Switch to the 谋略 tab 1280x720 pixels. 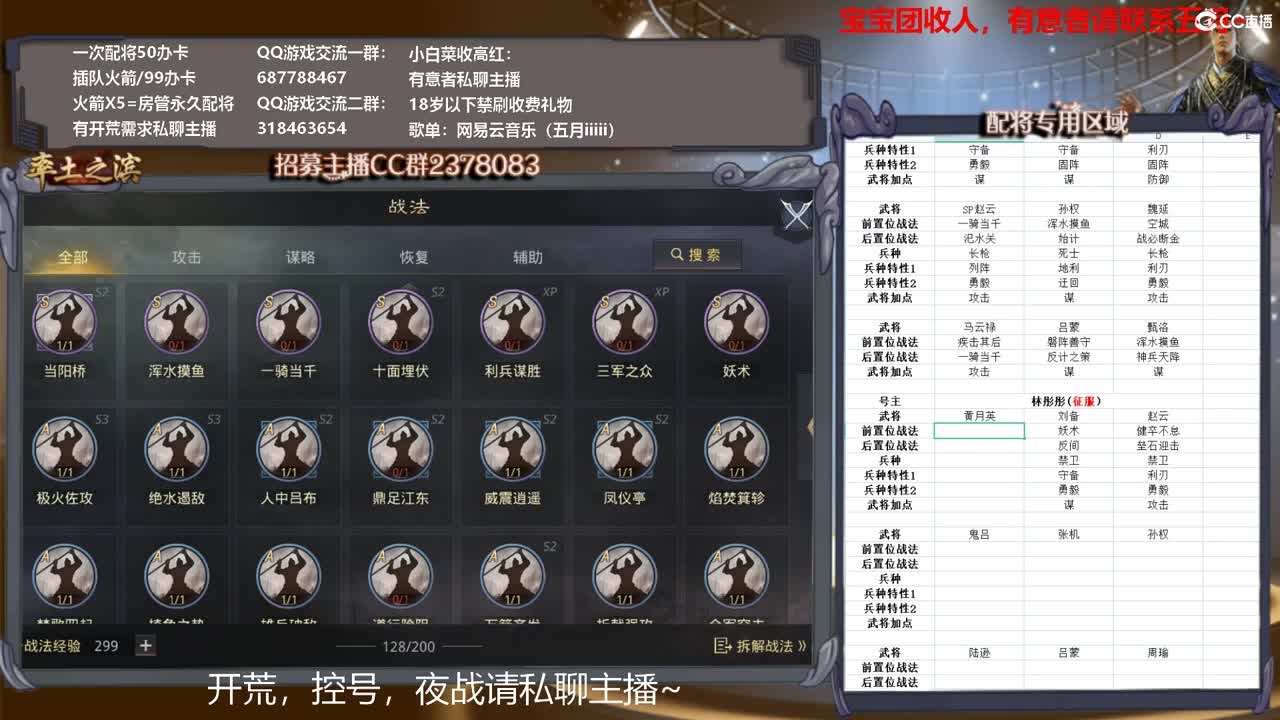tap(301, 256)
